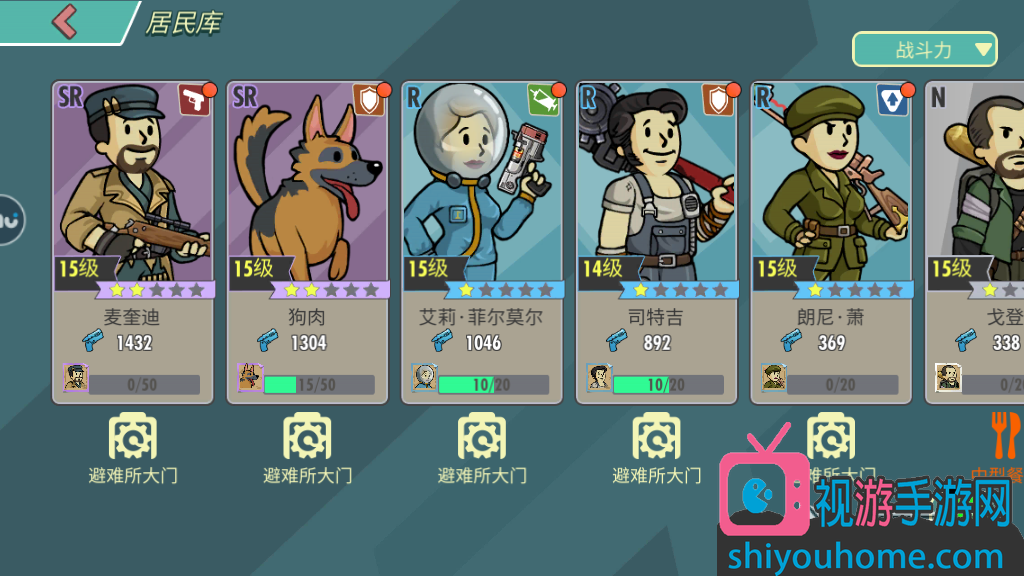Select the 戈登 N-rank resident card
Image resolution: width=1024 pixels, height=576 pixels.
(x=976, y=242)
